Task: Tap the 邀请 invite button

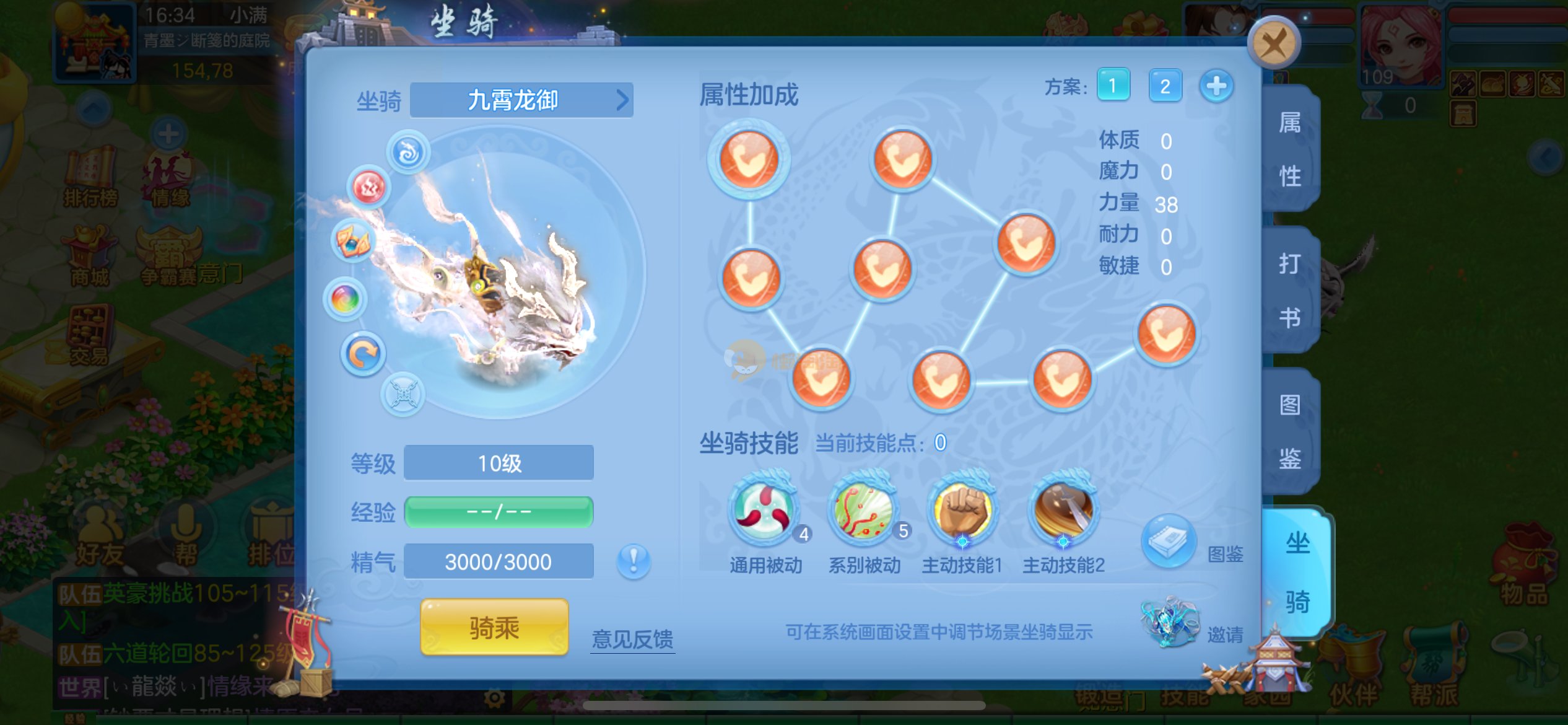Action: [1172, 622]
